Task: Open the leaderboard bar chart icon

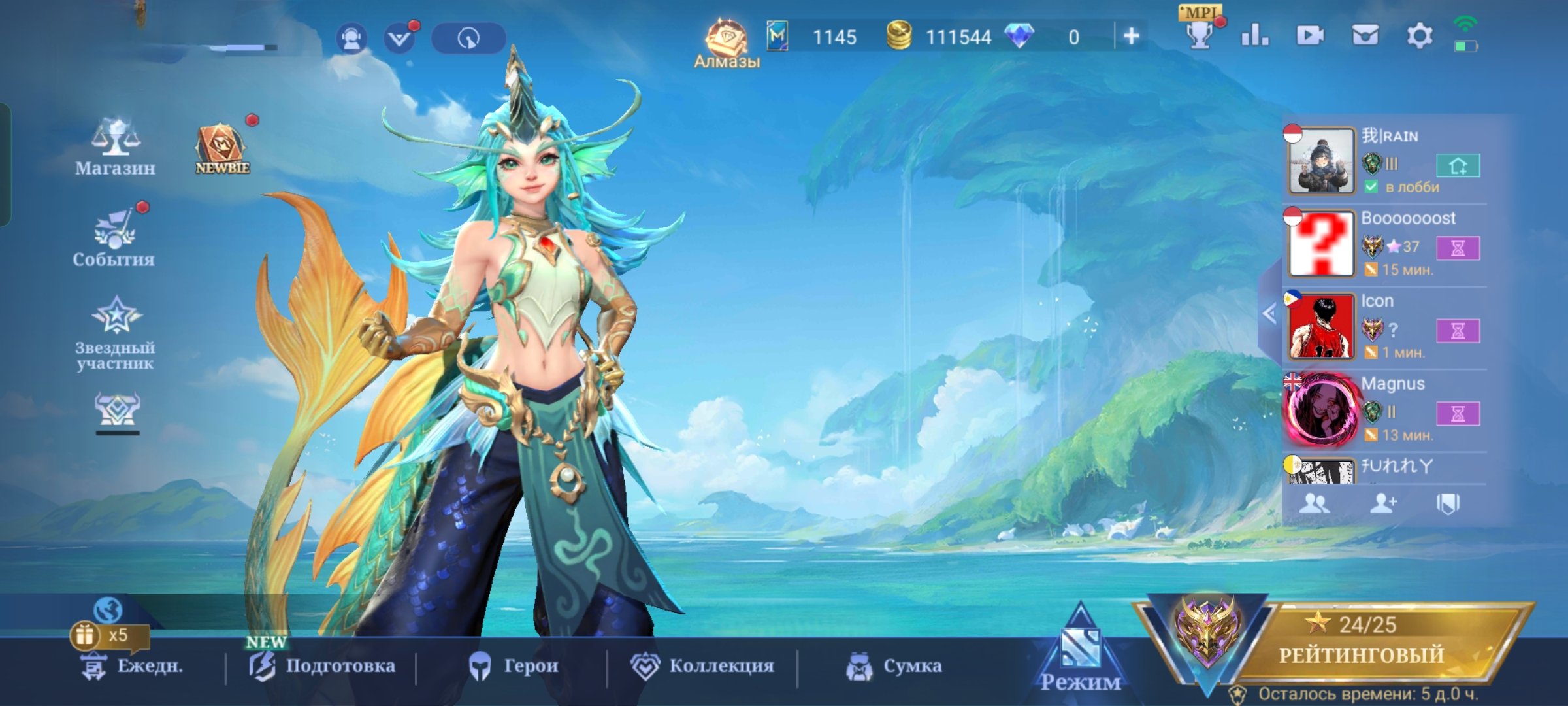Action: click(x=1254, y=36)
